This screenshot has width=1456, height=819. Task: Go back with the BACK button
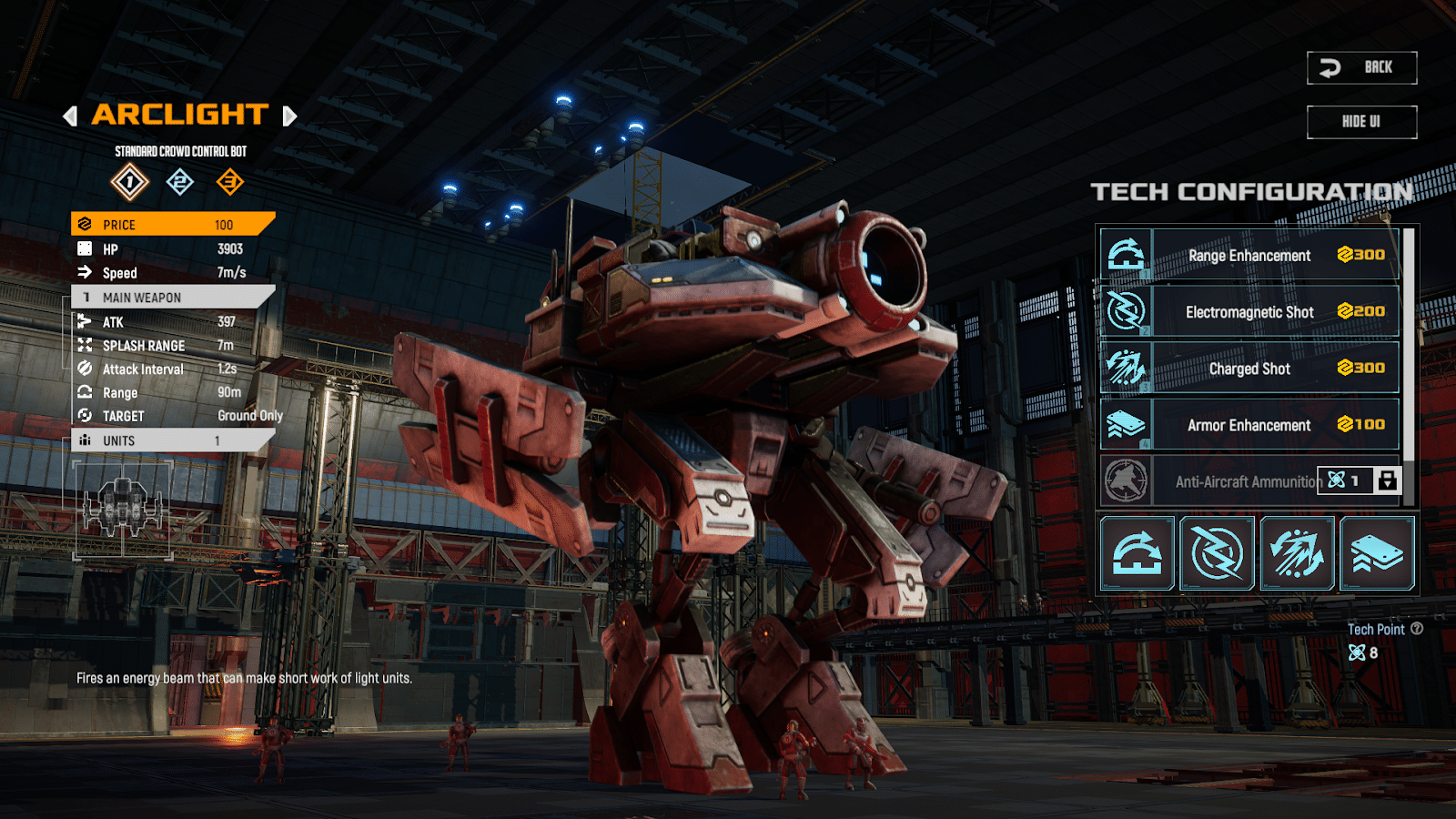1361,67
